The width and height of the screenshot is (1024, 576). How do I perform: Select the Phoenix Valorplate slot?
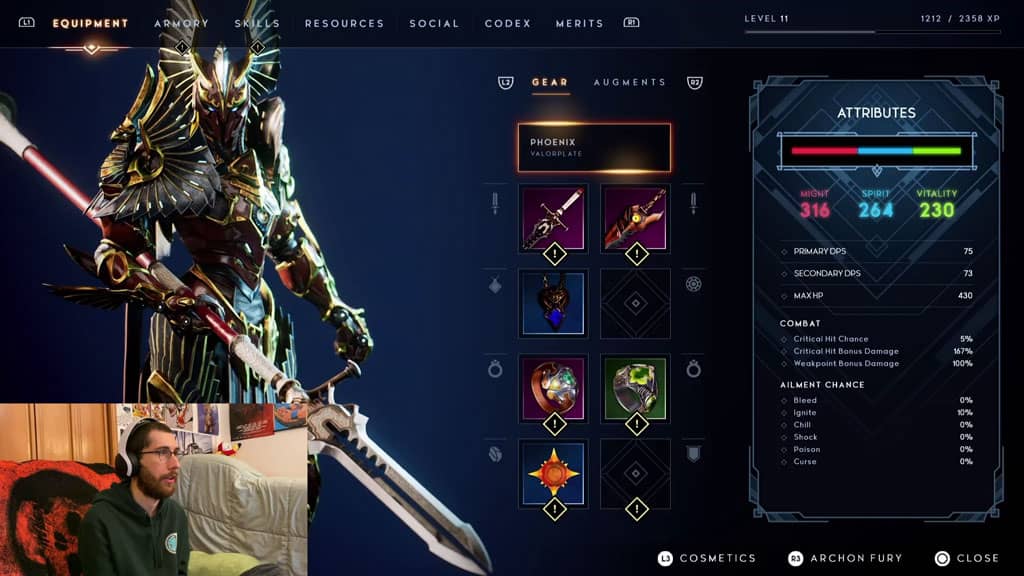594,148
